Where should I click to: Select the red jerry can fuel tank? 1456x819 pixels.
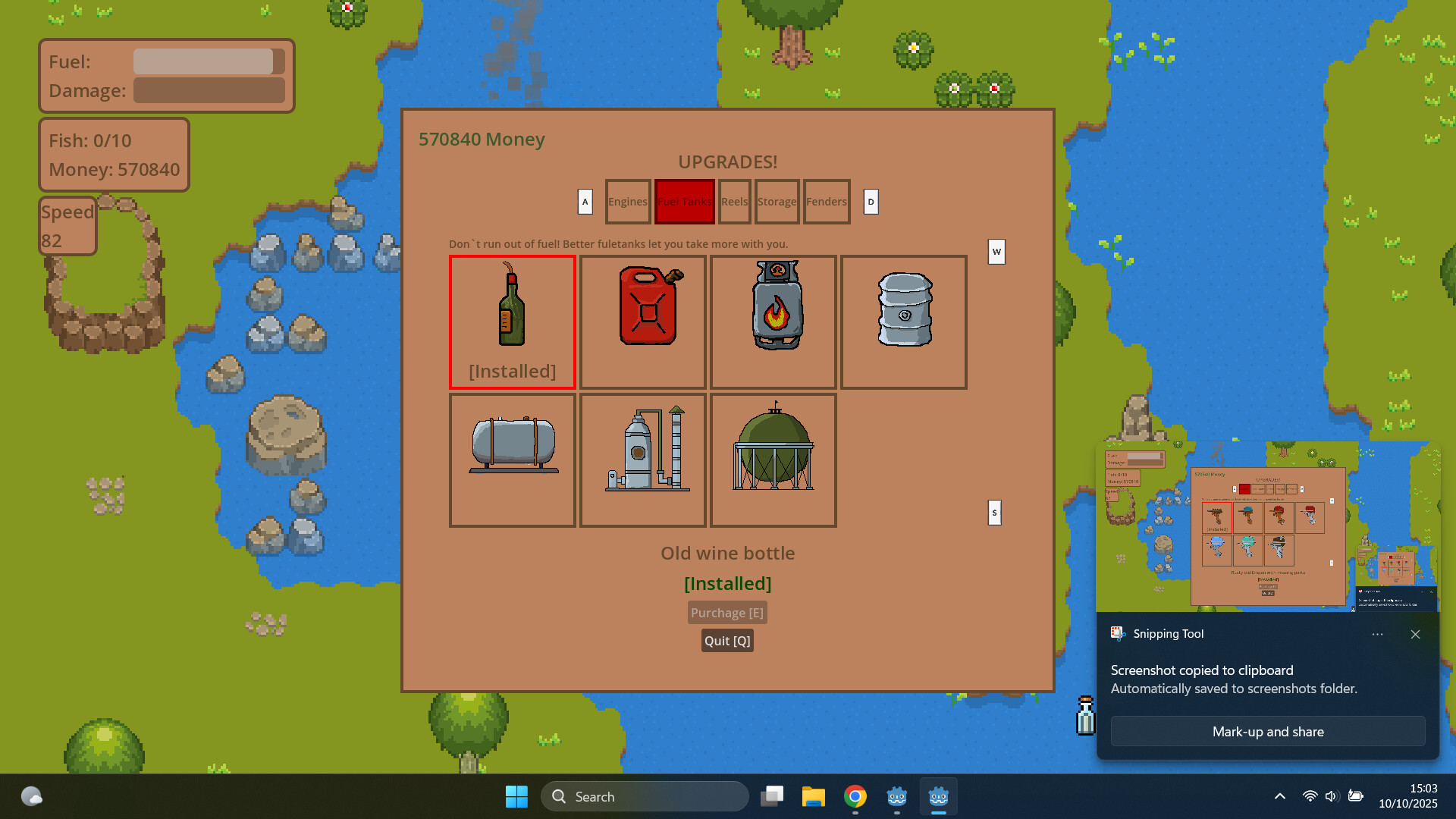pos(642,322)
